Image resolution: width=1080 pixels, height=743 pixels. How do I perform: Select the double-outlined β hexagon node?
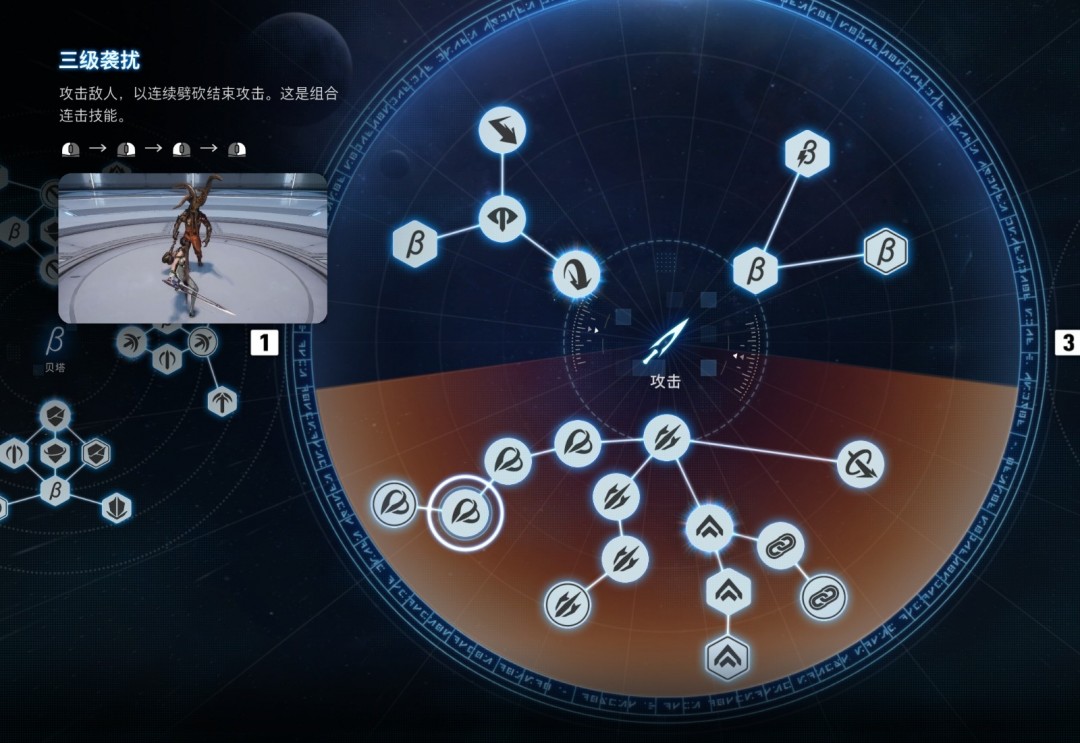click(x=885, y=252)
